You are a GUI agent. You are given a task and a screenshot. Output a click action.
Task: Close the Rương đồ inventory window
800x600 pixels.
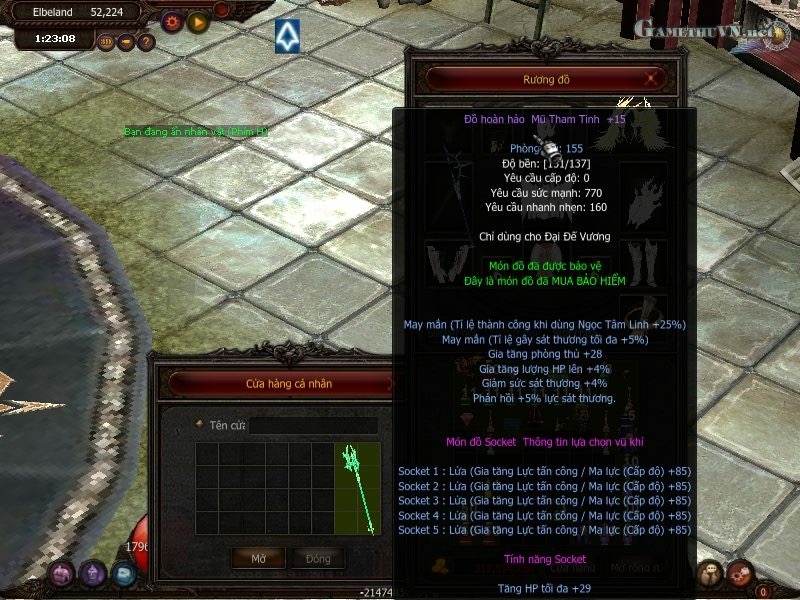(x=652, y=78)
